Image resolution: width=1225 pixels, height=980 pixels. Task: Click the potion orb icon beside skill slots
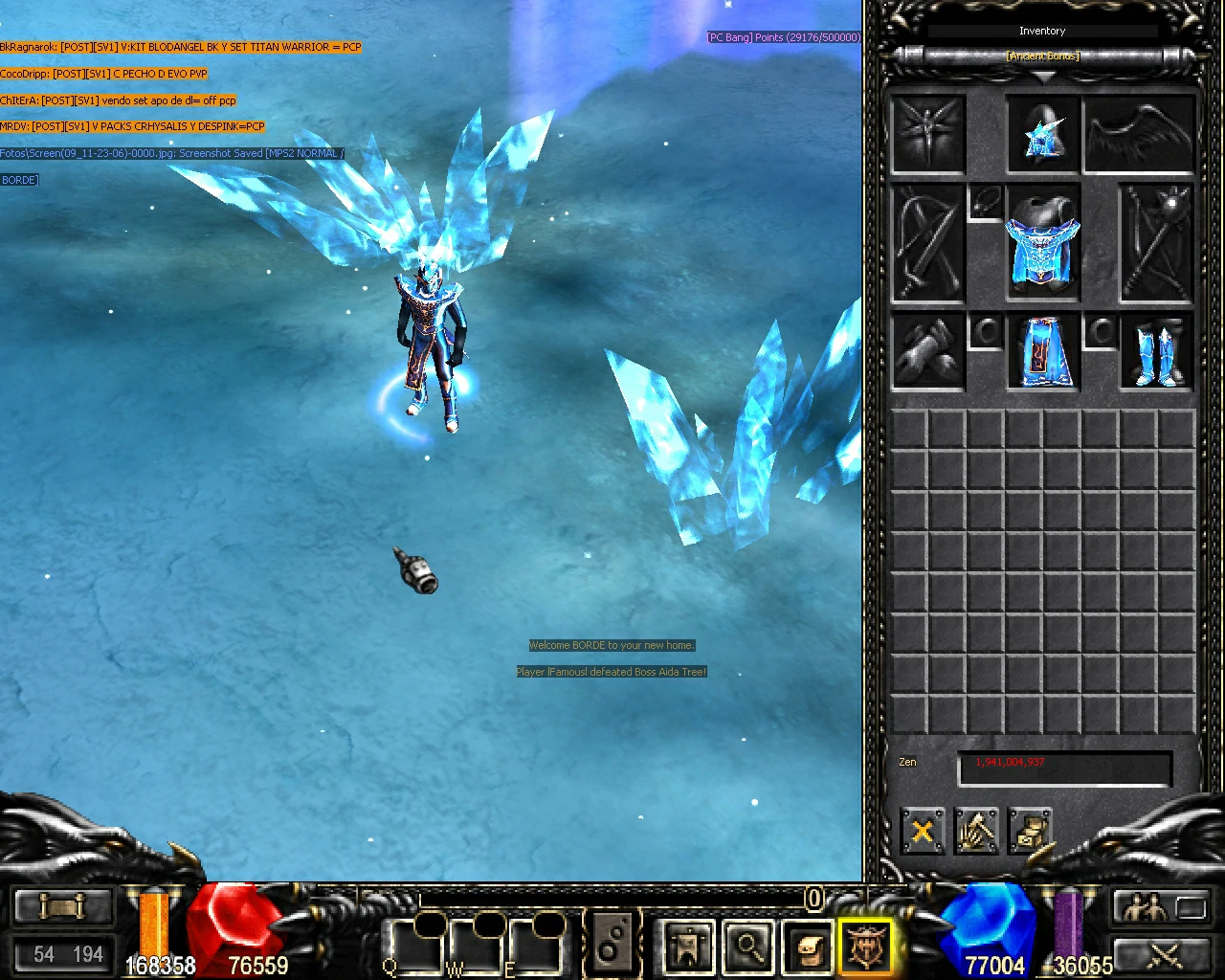click(611, 943)
